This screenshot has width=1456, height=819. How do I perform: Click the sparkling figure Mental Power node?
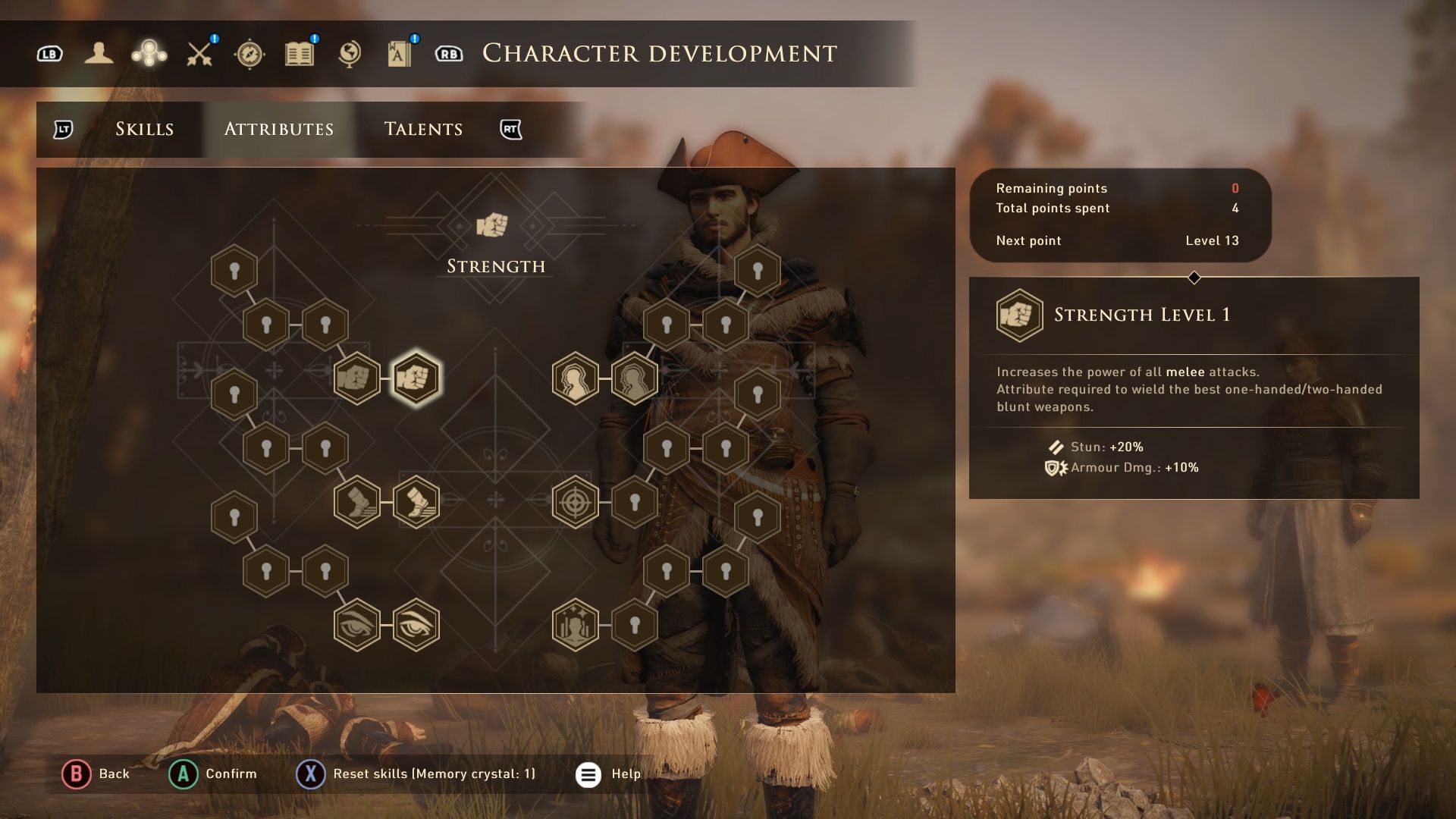click(x=576, y=626)
